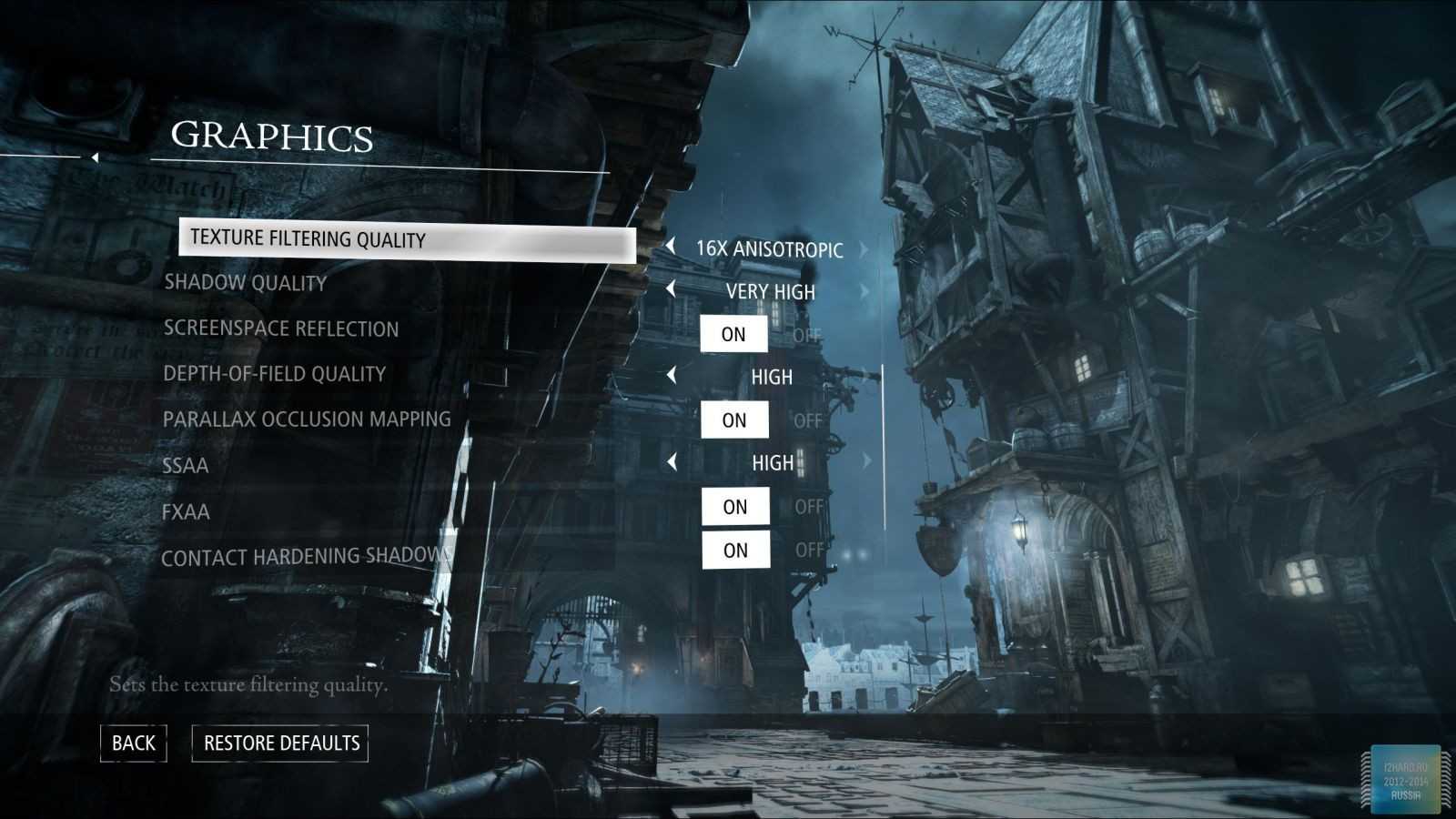Click the left arrow next to SSAA High
The height and width of the screenshot is (819, 1456).
(x=672, y=462)
